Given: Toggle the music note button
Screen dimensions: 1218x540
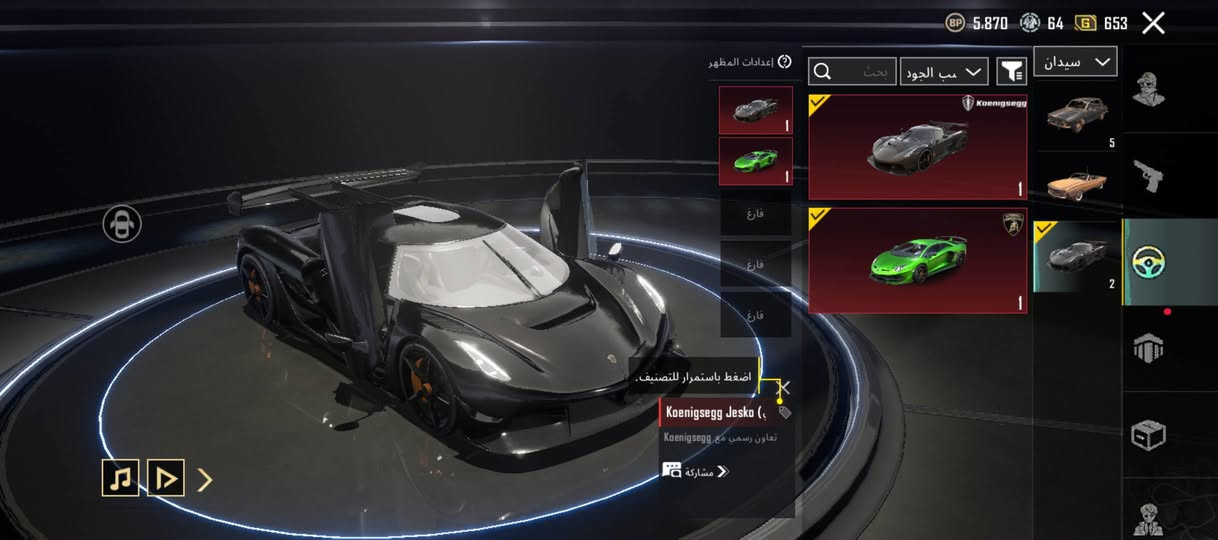Looking at the screenshot, I should coord(120,479).
